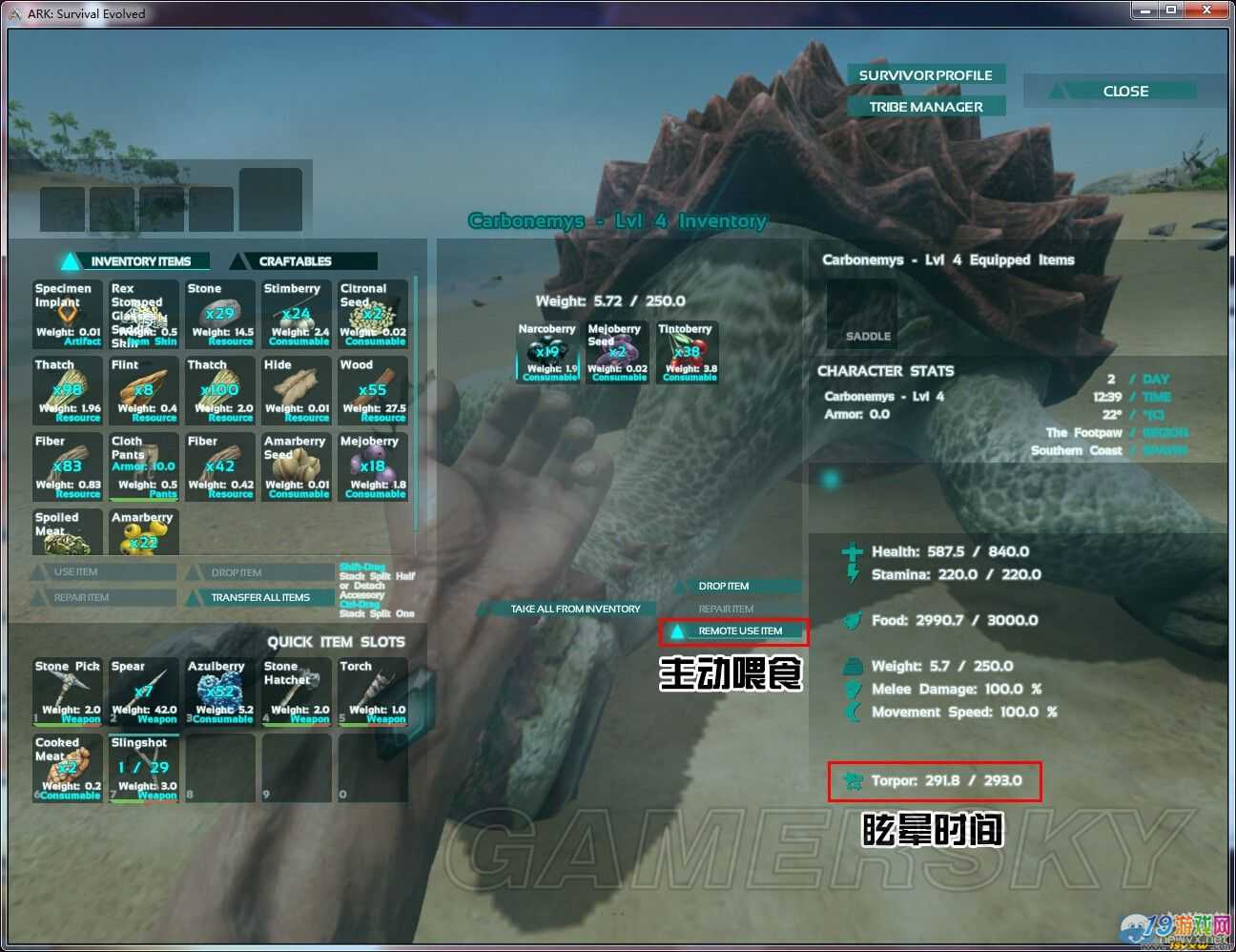Screen dimensions: 1236x952
Task: Choose the Cloth Pants item
Action: click(x=144, y=466)
